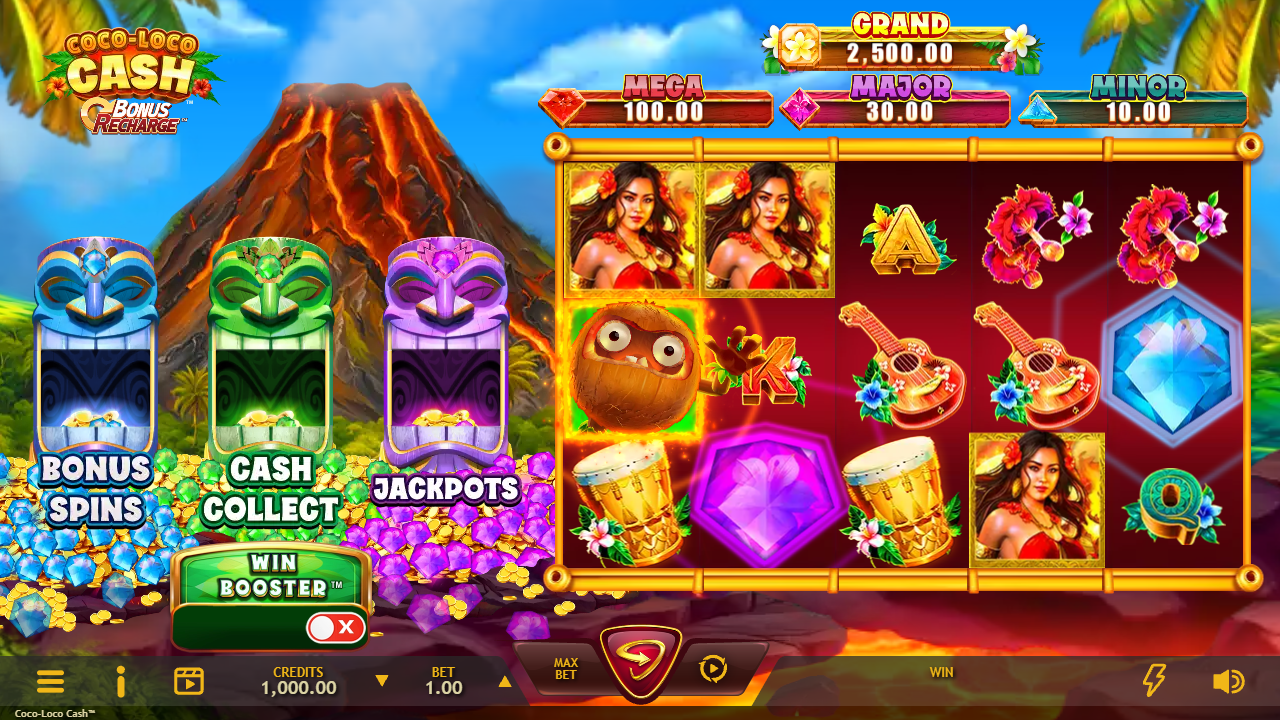Open autoplay settings
The width and height of the screenshot is (1280, 720).
pyautogui.click(x=713, y=669)
